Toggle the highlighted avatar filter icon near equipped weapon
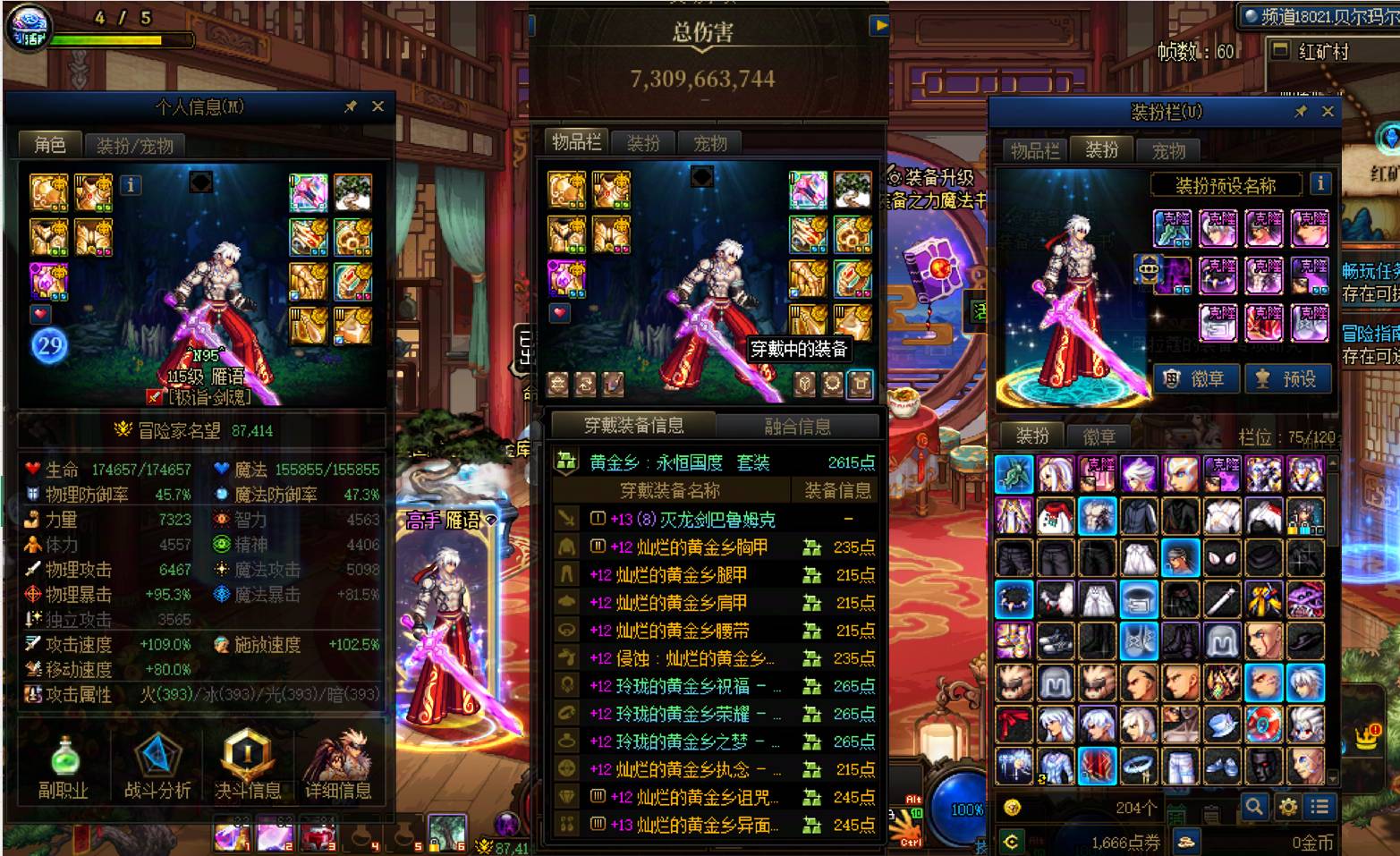 [859, 384]
